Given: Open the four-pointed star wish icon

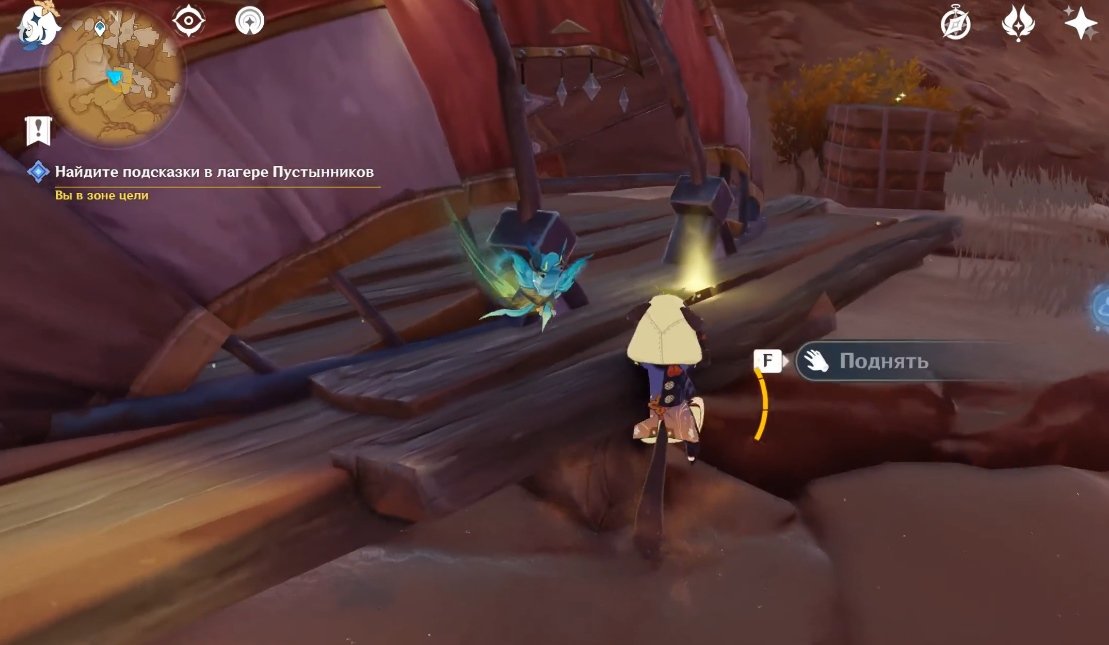Looking at the screenshot, I should tap(1080, 23).
